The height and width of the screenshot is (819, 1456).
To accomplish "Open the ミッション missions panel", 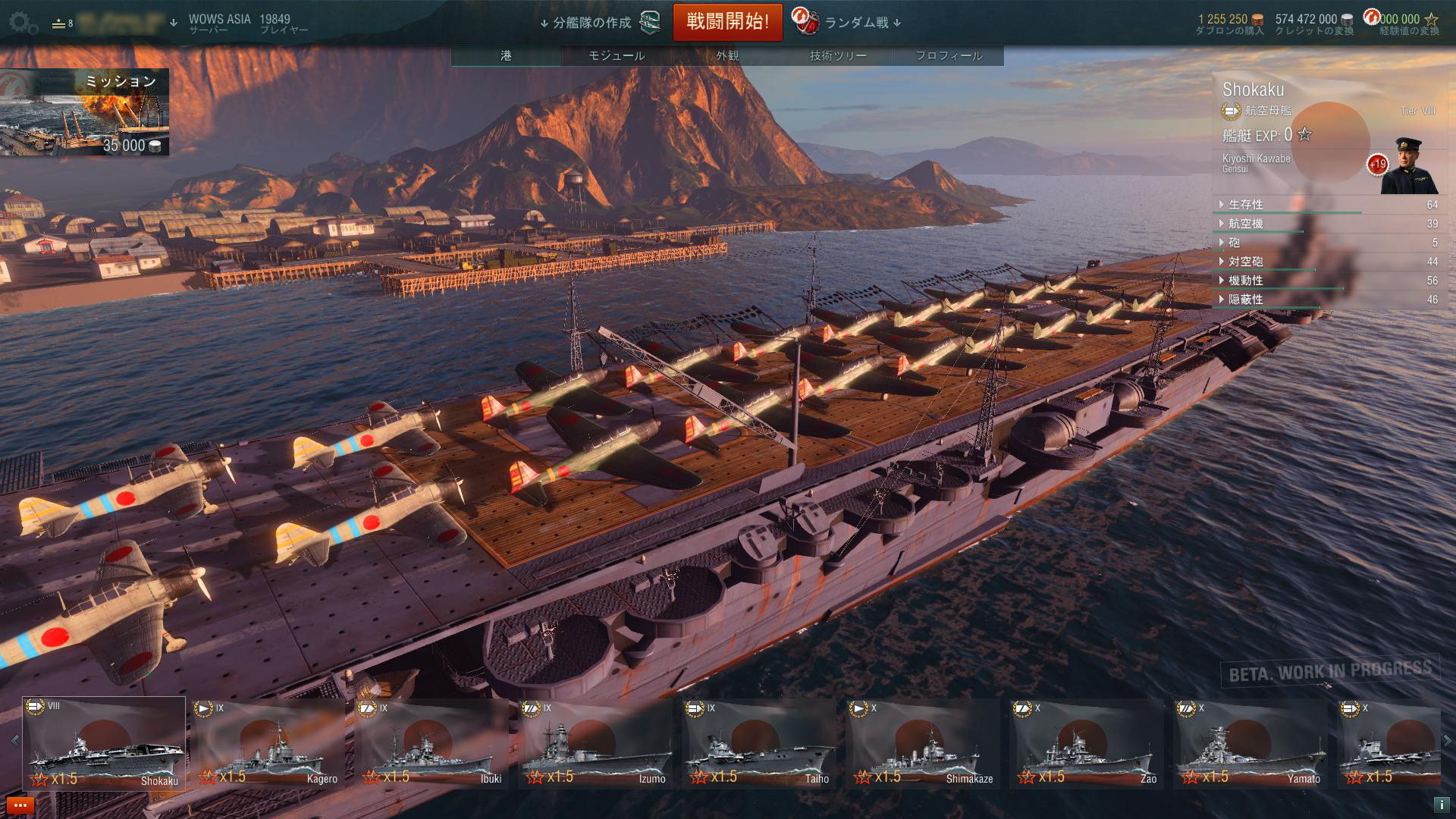I will (84, 113).
